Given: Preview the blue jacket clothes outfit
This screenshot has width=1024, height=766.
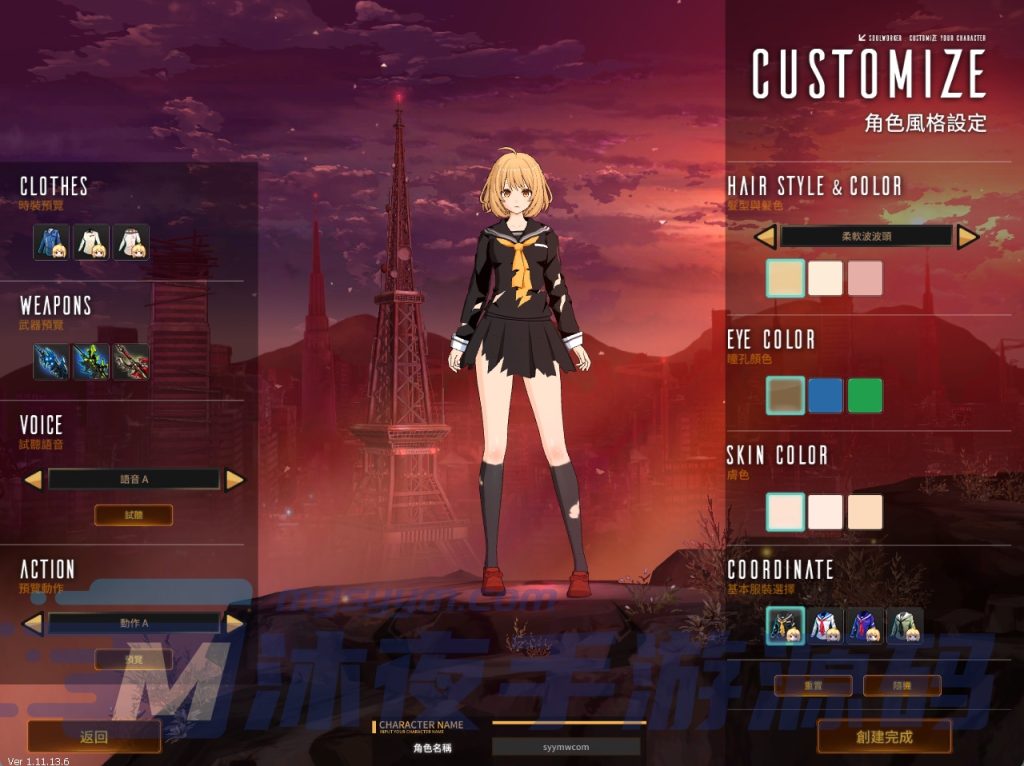Looking at the screenshot, I should pos(52,242).
